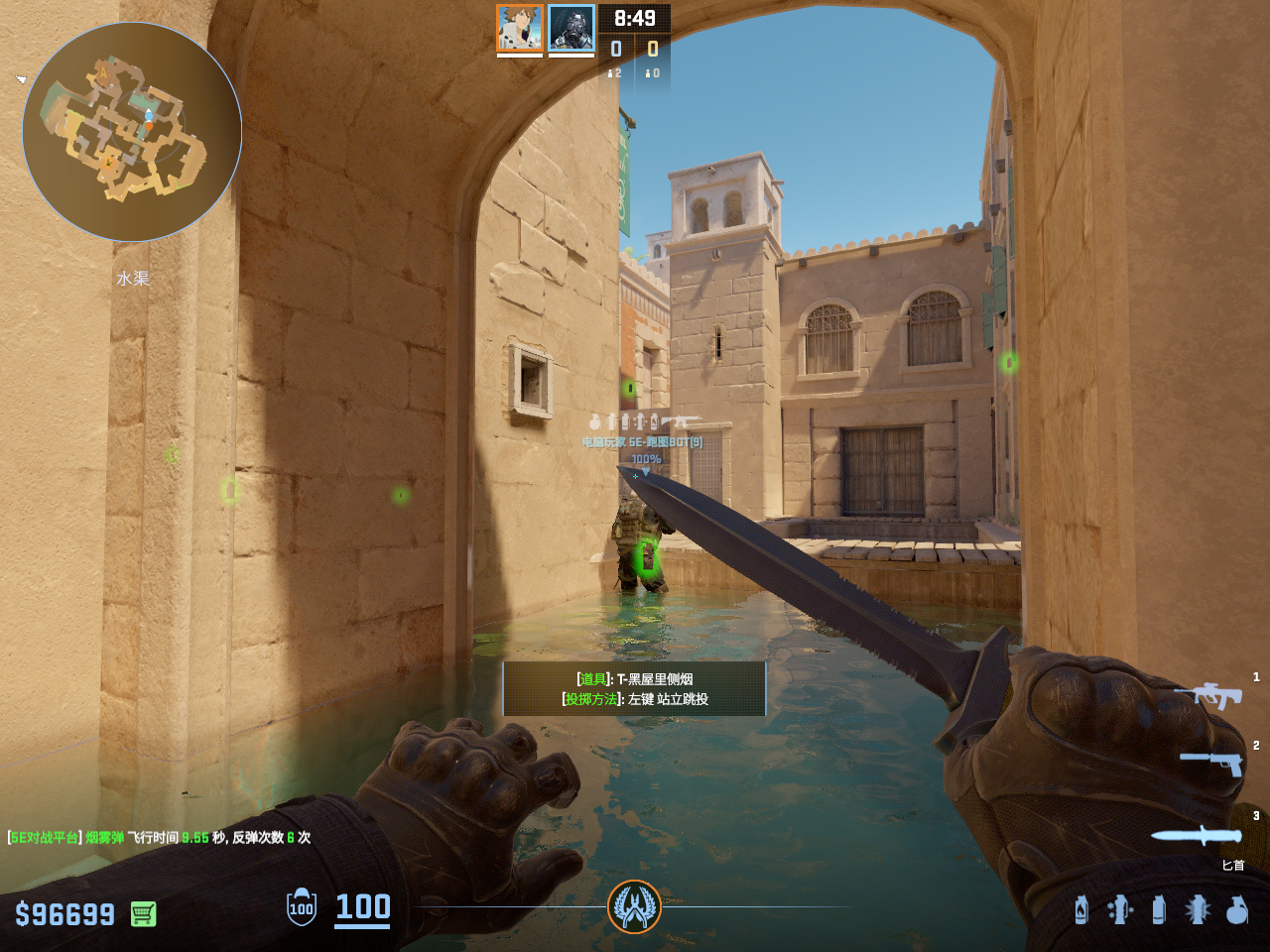Viewport: 1270px width, 952px height.
Task: Select the rifle in weapon slot 1
Action: (1208, 695)
